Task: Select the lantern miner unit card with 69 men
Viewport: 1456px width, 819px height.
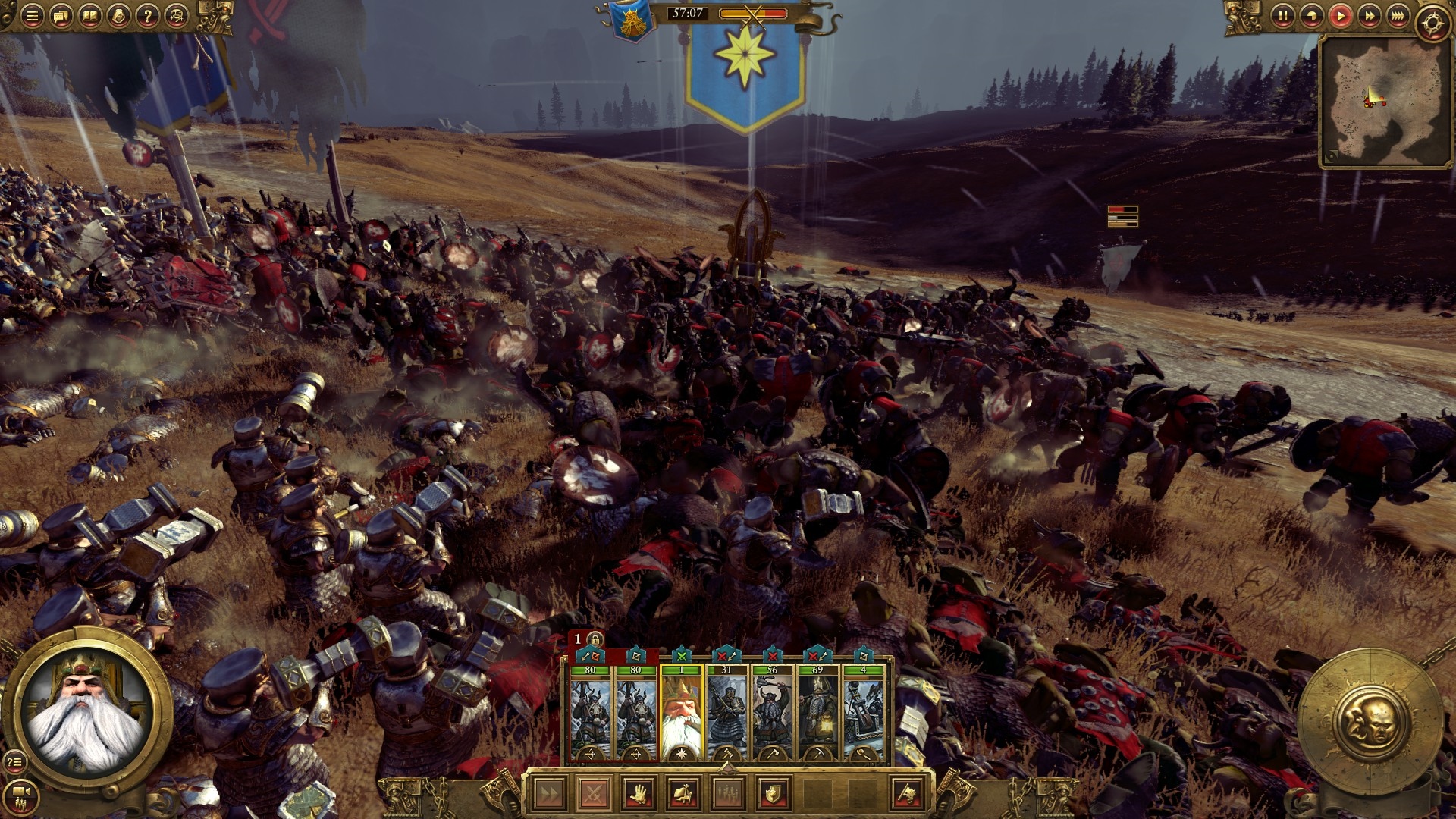Action: (817, 713)
